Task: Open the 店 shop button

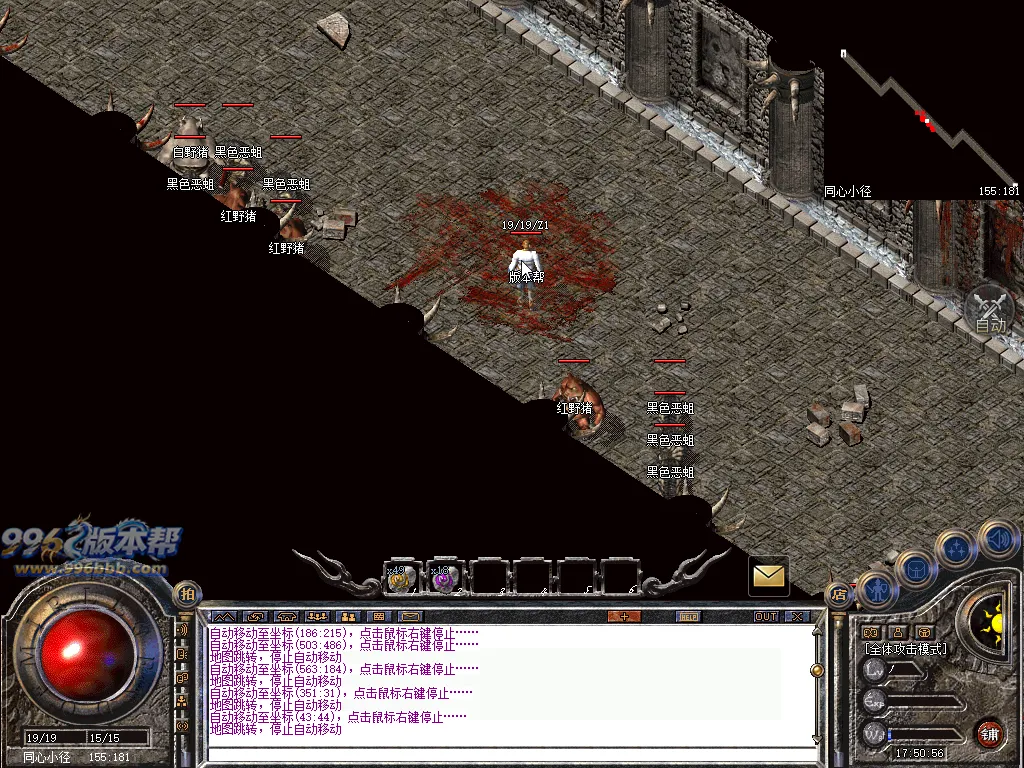Action: pyautogui.click(x=838, y=596)
